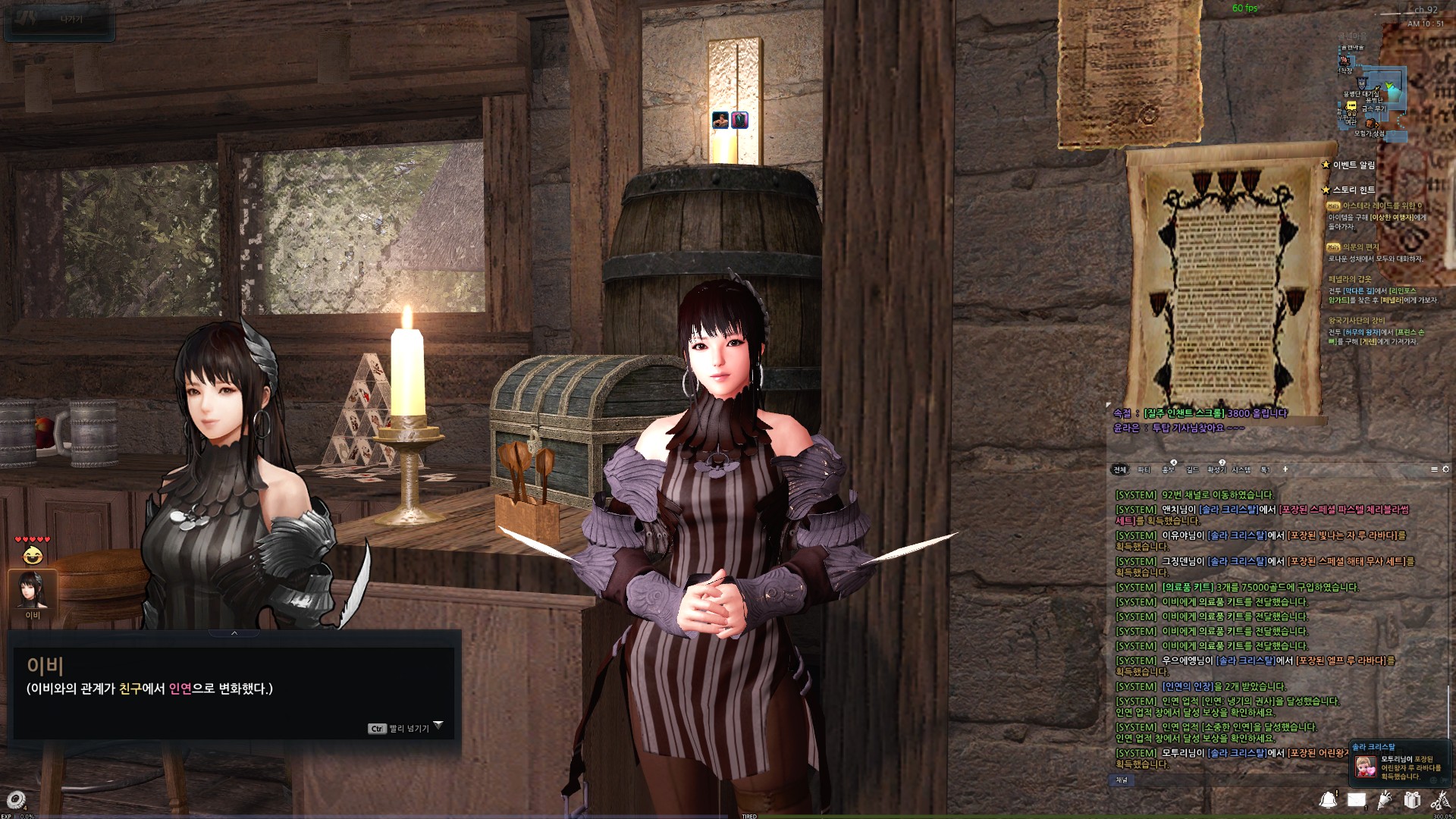This screenshot has width=1456, height=819.
Task: Switch to the 파티 chat tab
Action: click(1144, 470)
